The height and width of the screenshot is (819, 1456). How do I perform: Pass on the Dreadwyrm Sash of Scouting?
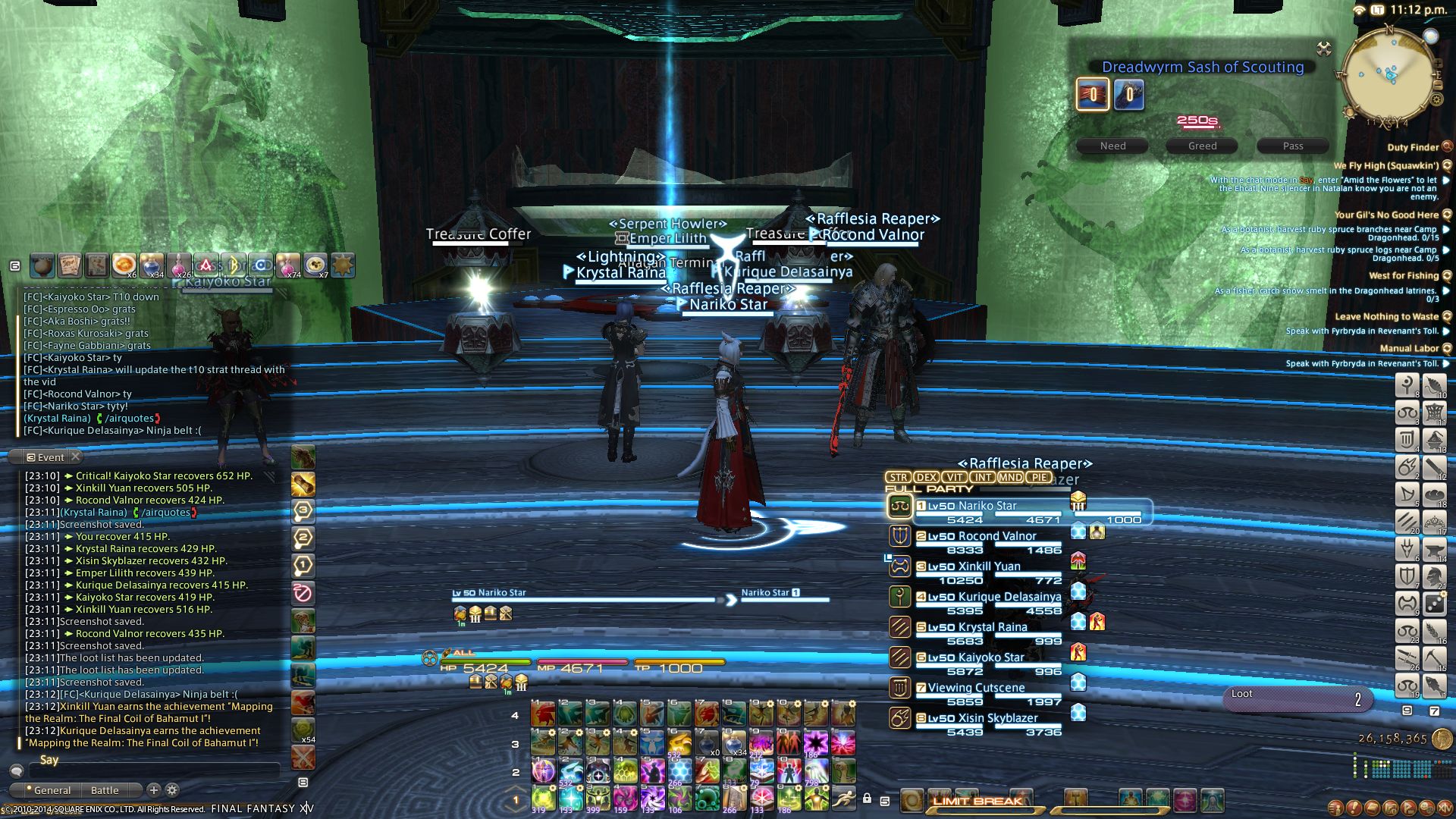tap(1292, 146)
